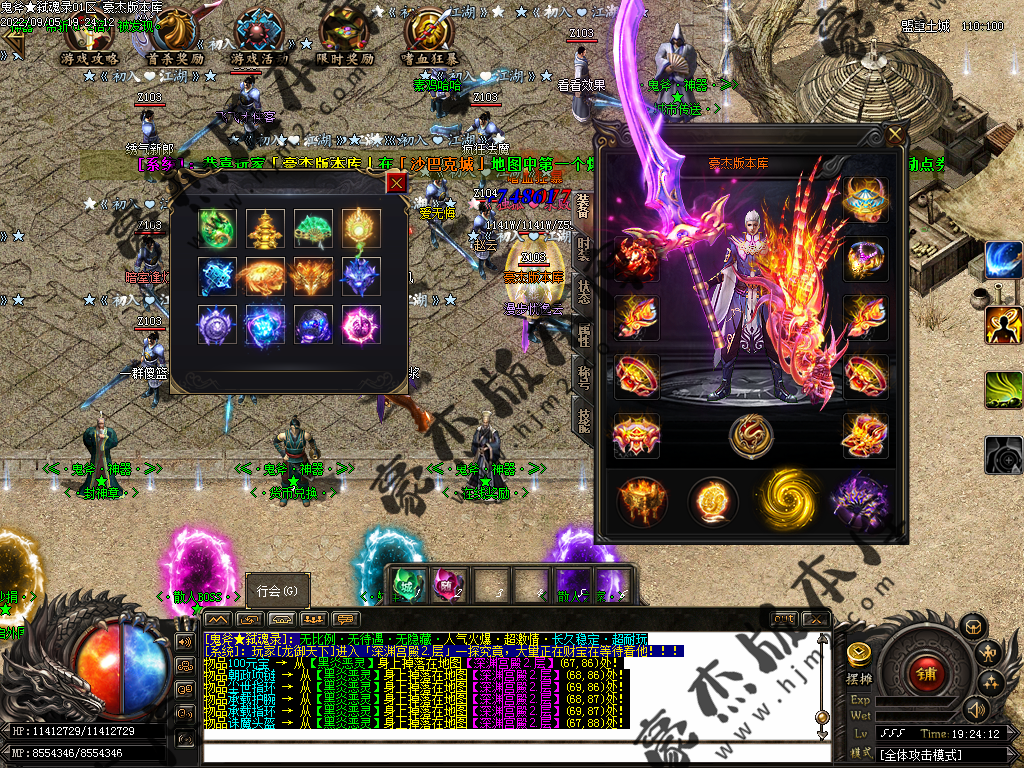Switch to the 称号 title tab
The height and width of the screenshot is (768, 1024).
[583, 376]
